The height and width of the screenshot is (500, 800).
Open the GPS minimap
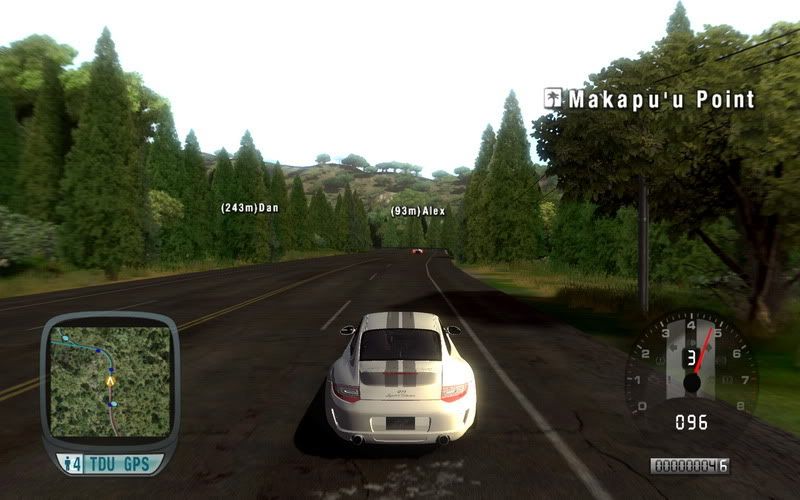coord(109,381)
